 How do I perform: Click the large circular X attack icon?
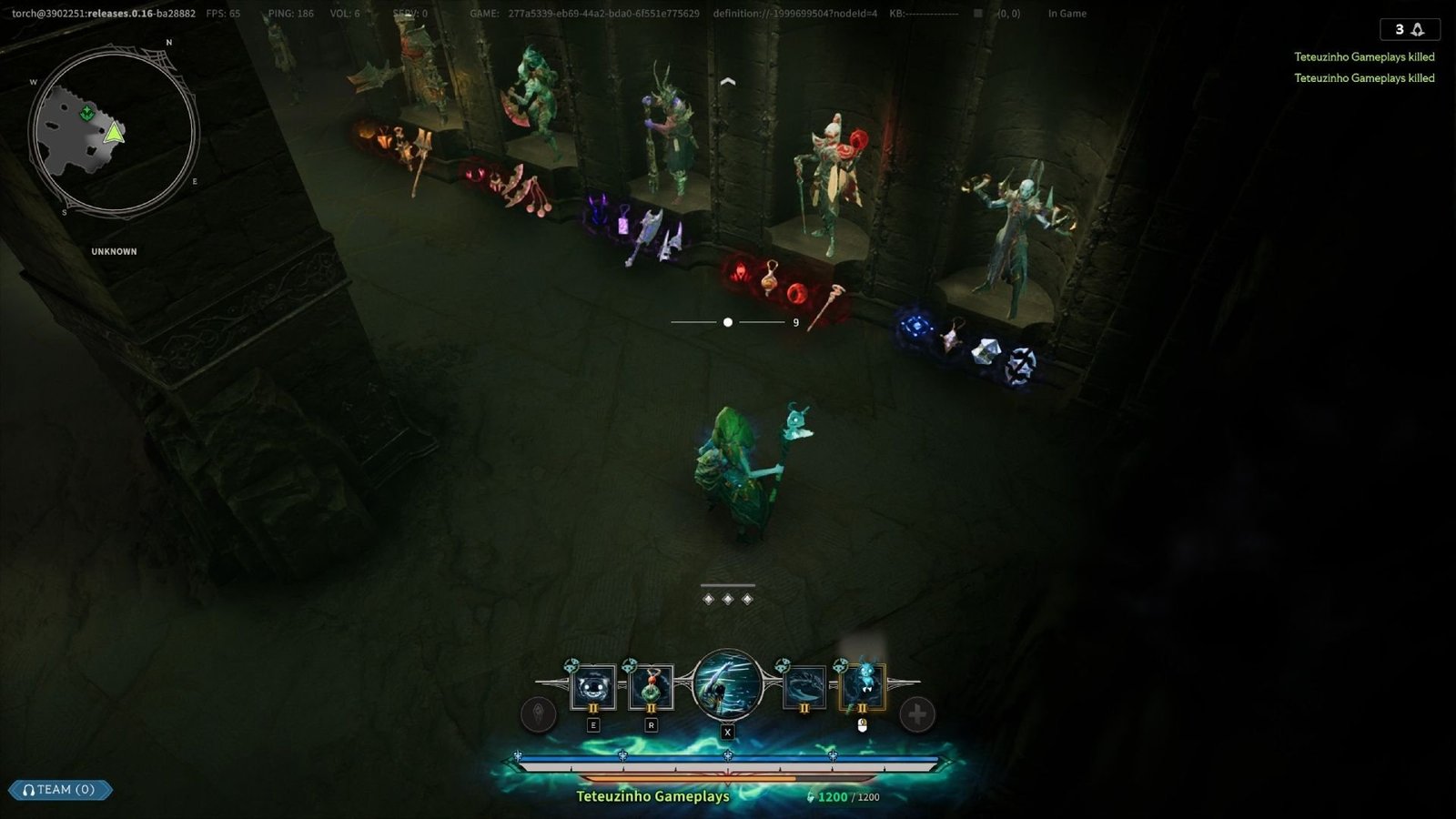pos(726,686)
